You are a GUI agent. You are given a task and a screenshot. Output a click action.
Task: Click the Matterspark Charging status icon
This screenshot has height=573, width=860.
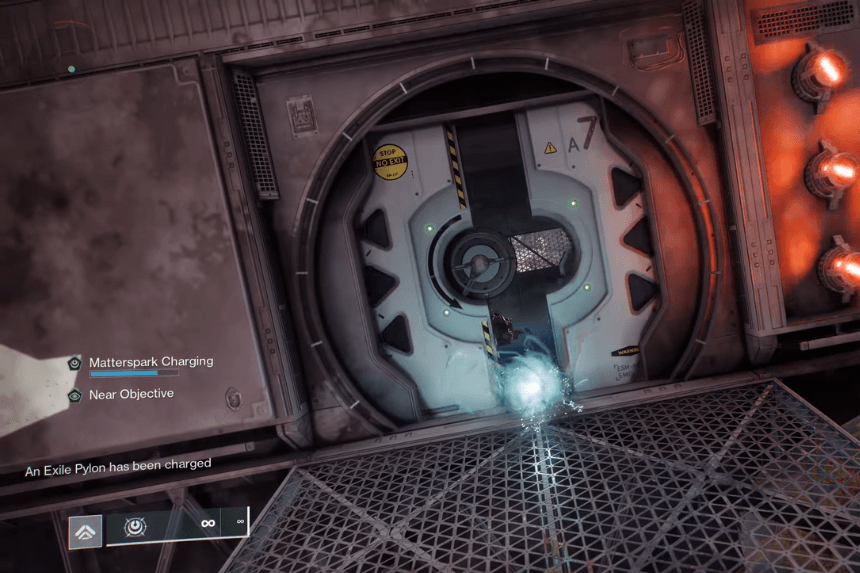pos(75,362)
